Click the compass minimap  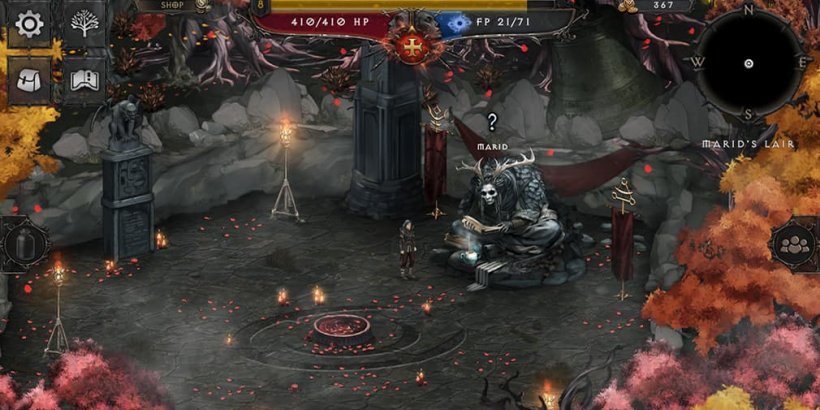point(748,63)
